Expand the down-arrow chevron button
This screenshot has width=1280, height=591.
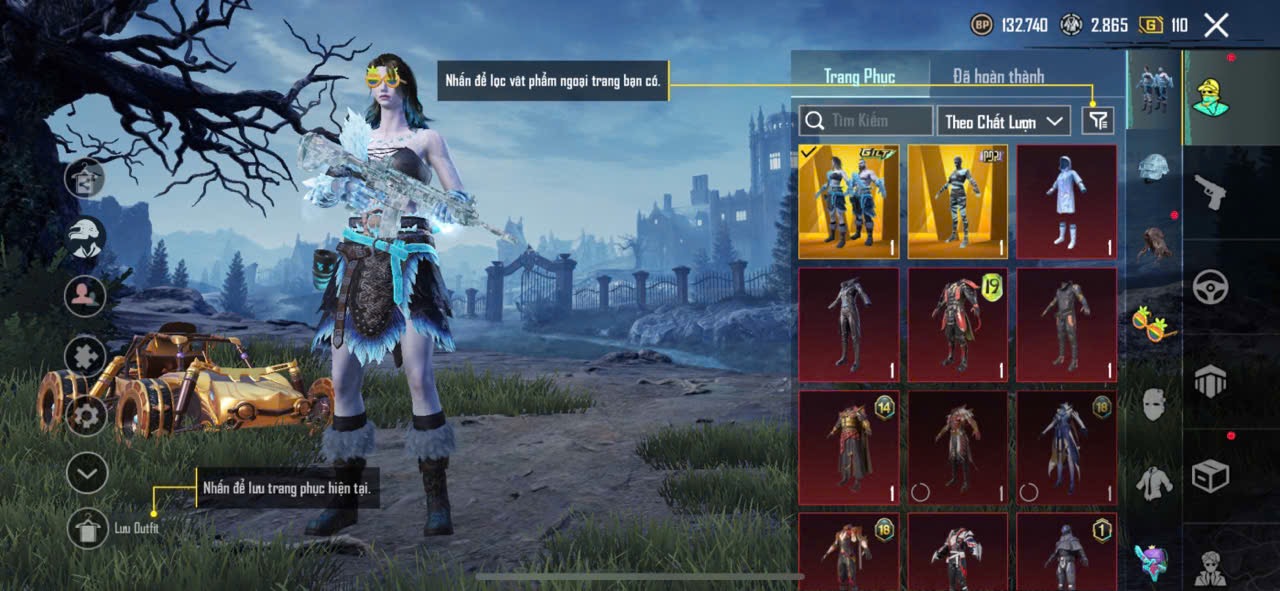(87, 473)
